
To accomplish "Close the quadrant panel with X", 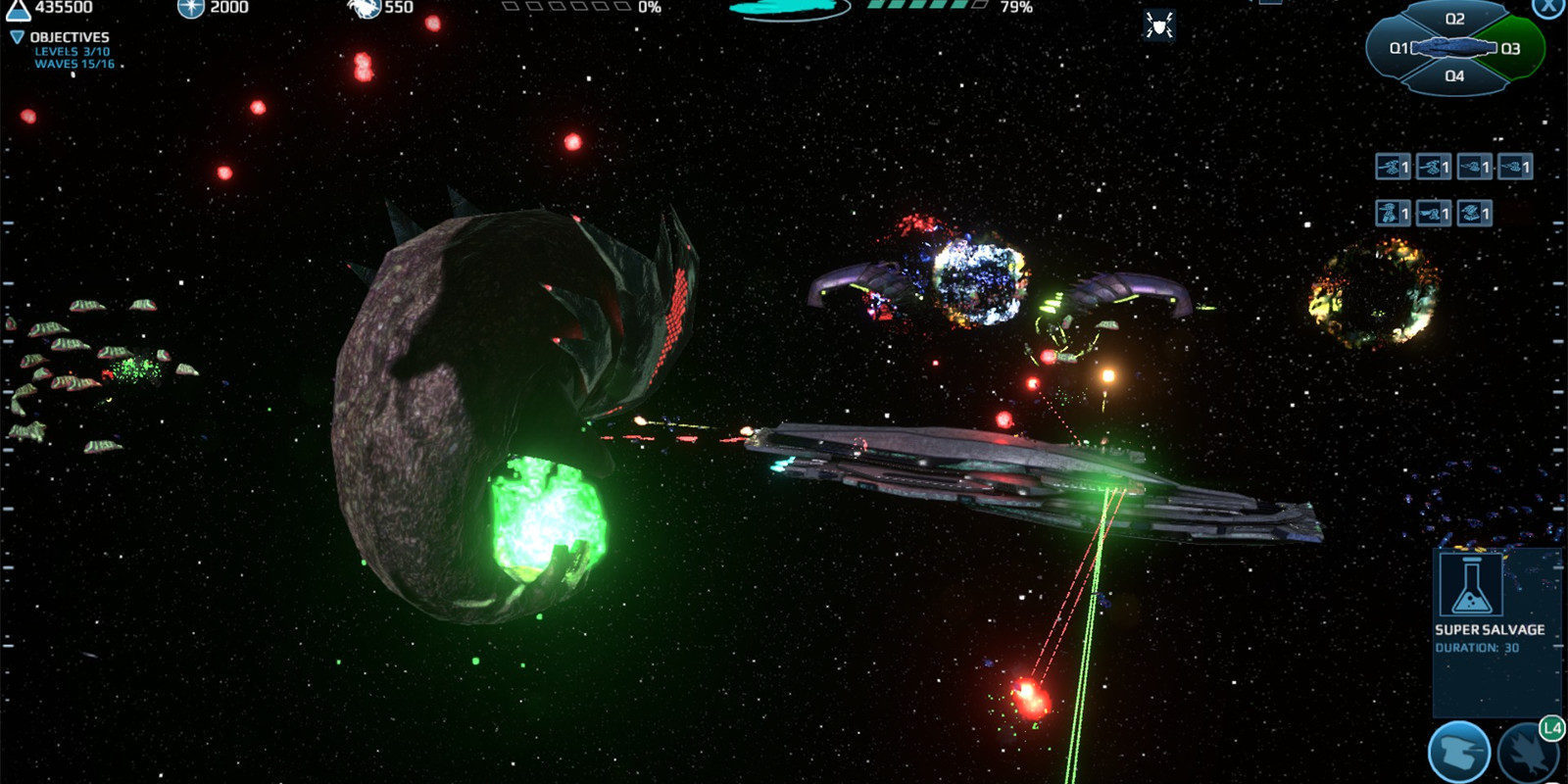I will pyautogui.click(x=1548, y=7).
